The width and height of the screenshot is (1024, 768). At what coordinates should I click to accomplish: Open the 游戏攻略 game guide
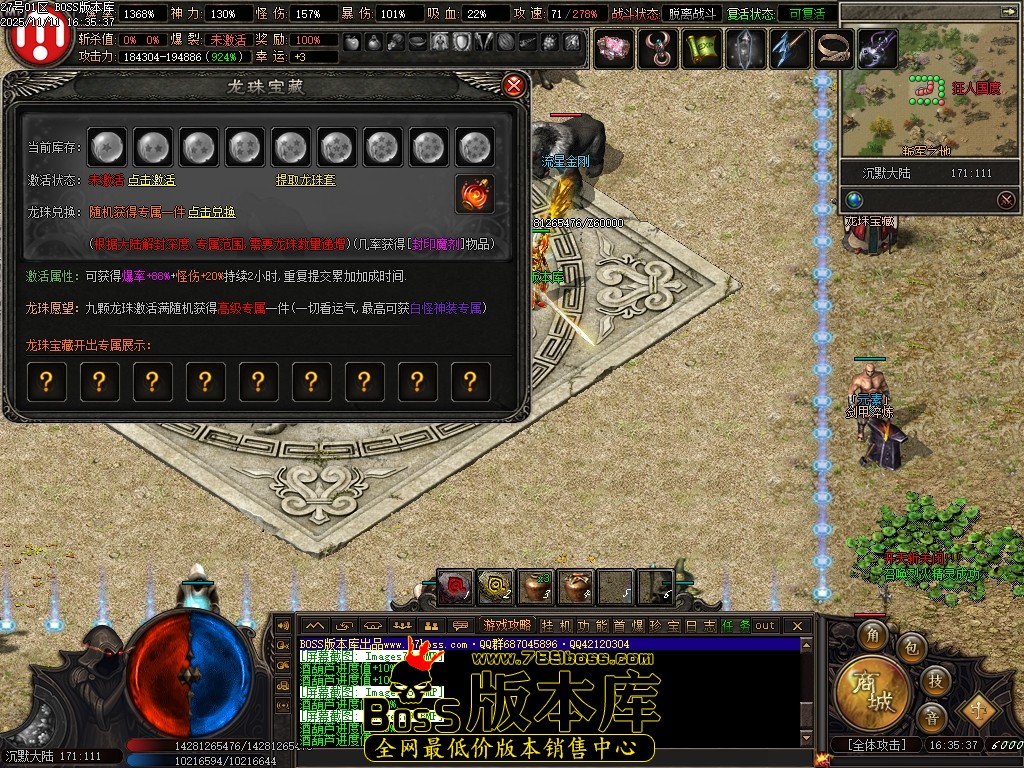508,625
